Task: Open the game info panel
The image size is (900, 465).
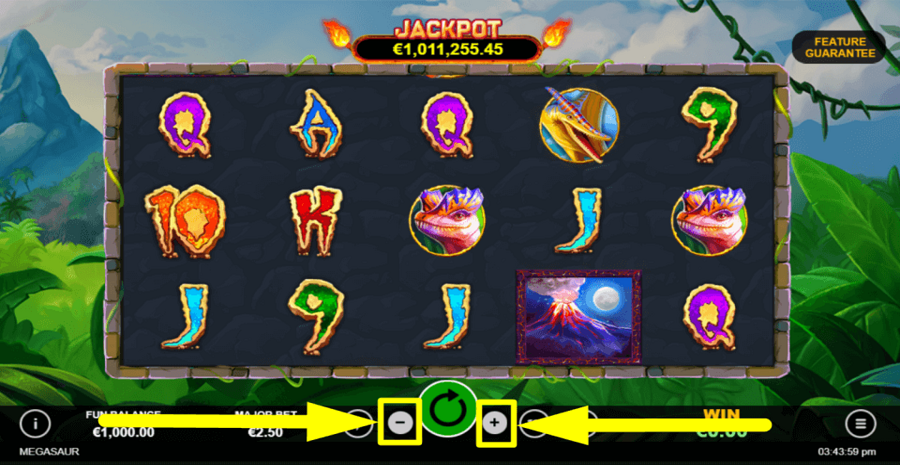Action: click(35, 423)
